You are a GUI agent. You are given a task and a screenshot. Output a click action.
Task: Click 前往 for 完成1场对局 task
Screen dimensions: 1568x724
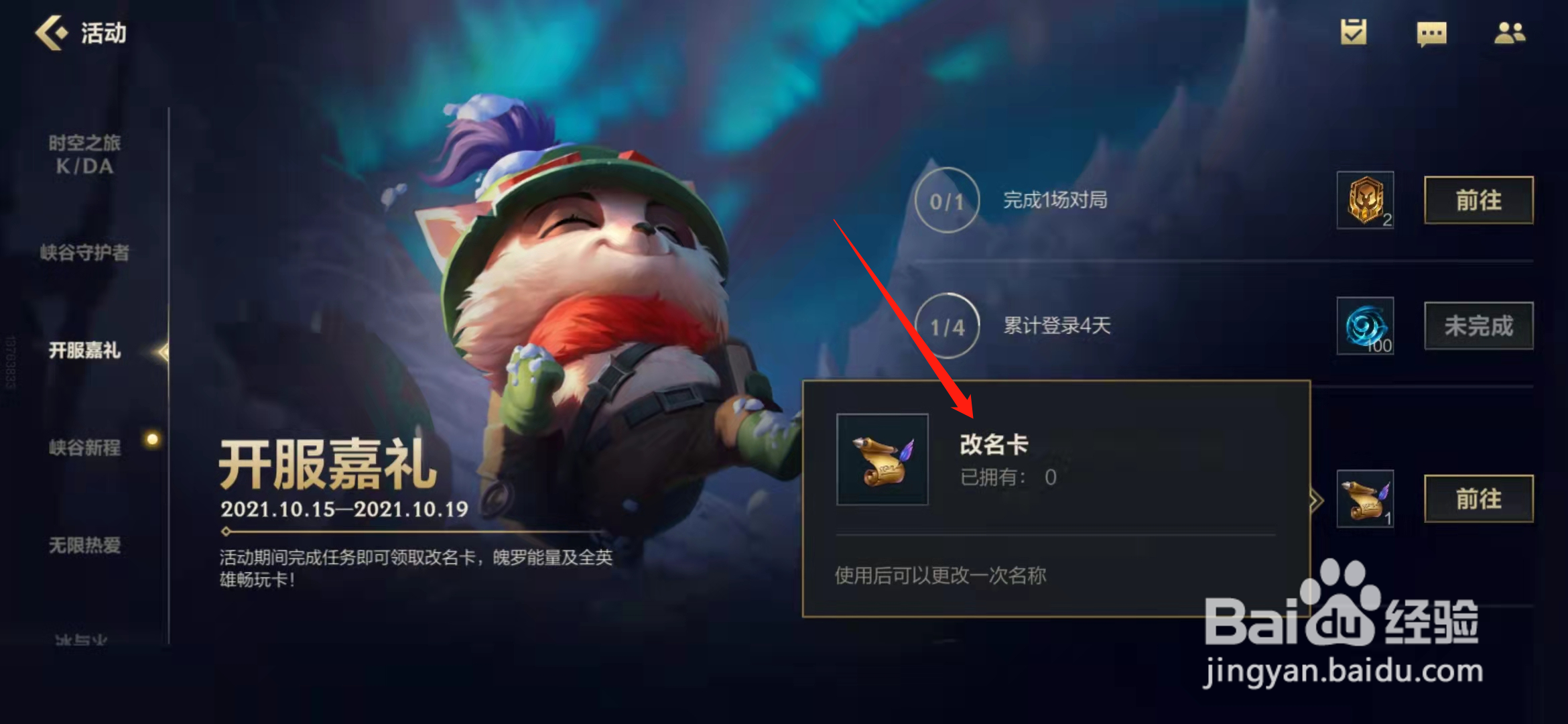tap(1477, 200)
